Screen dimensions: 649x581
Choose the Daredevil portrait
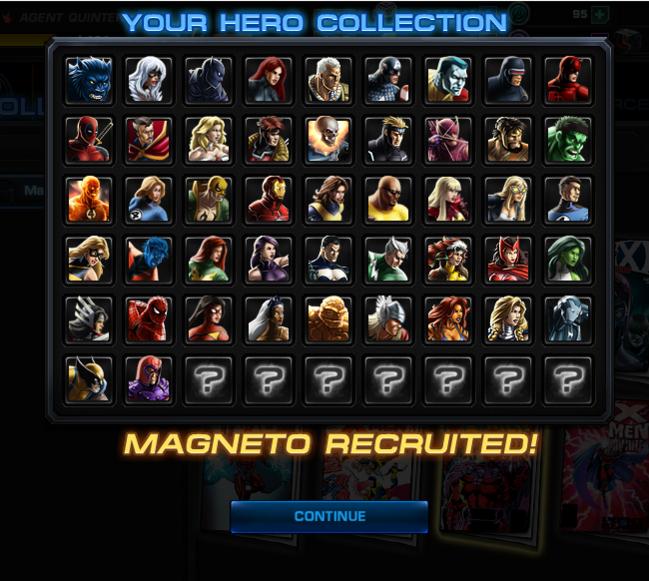point(567,79)
